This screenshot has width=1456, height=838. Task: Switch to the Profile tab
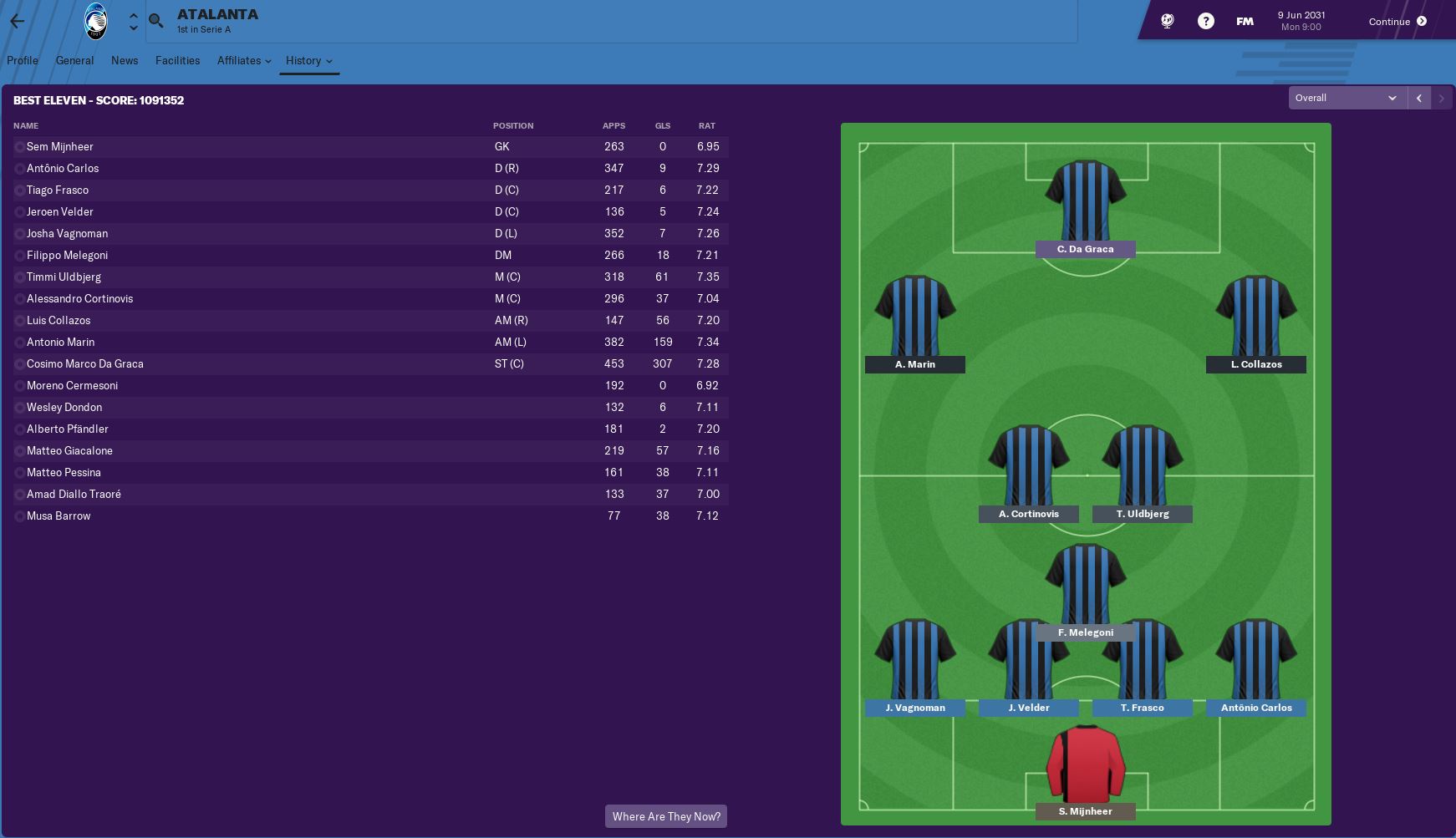click(23, 60)
